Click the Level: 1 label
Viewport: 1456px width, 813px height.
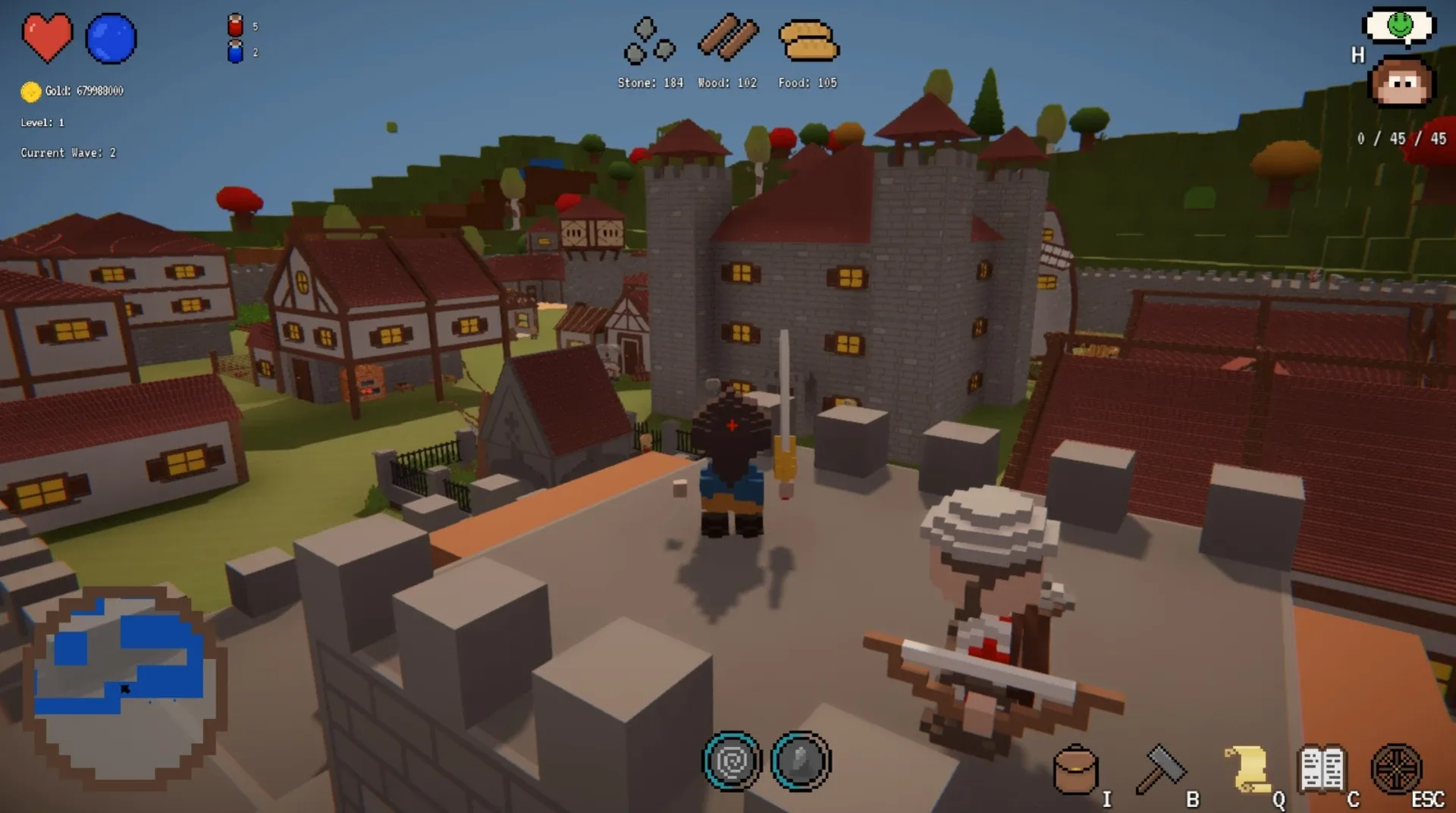pyautogui.click(x=44, y=121)
